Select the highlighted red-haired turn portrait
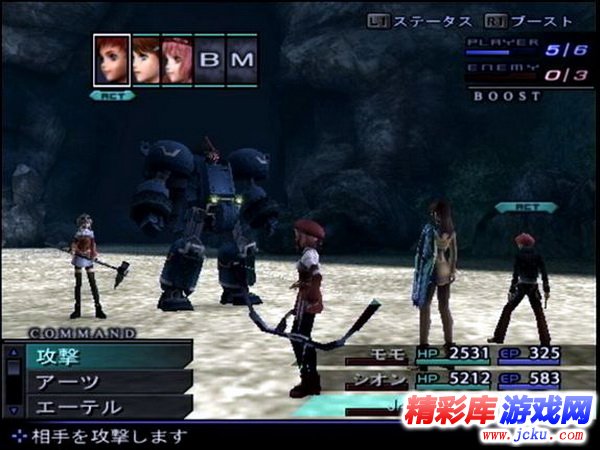600x450 pixels. (112, 60)
